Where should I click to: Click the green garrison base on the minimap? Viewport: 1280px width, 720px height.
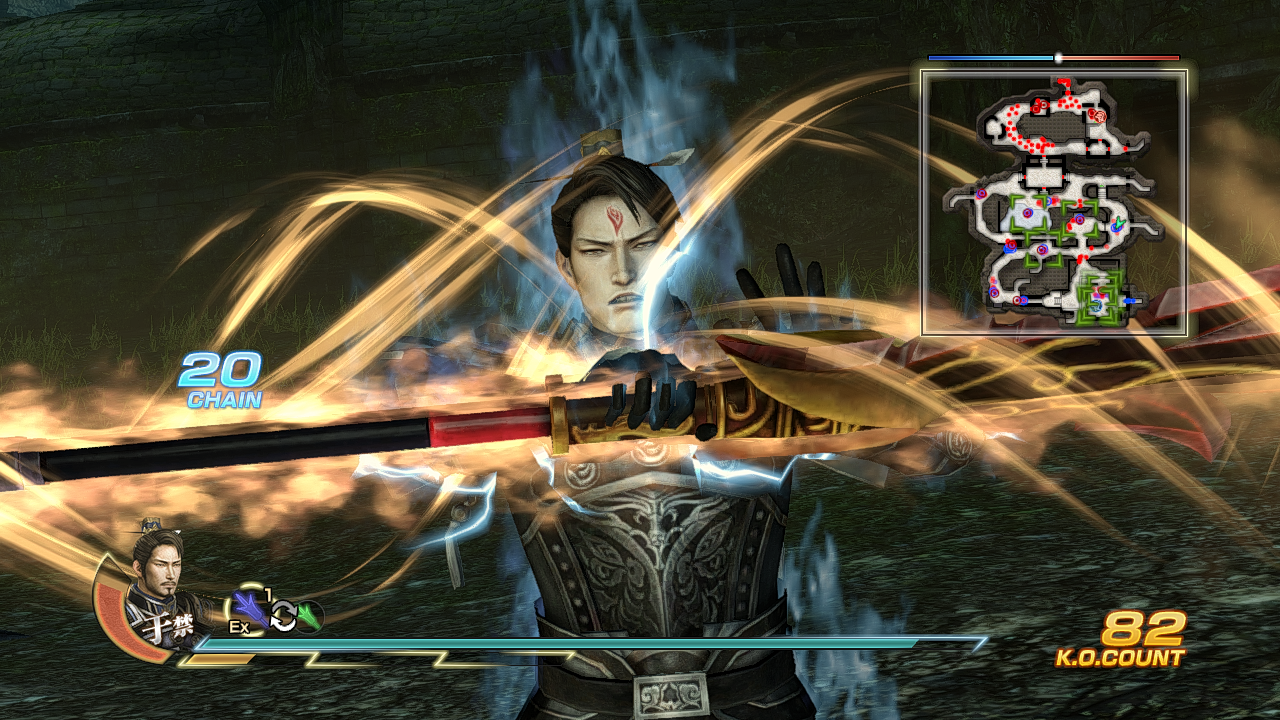[x=1097, y=296]
